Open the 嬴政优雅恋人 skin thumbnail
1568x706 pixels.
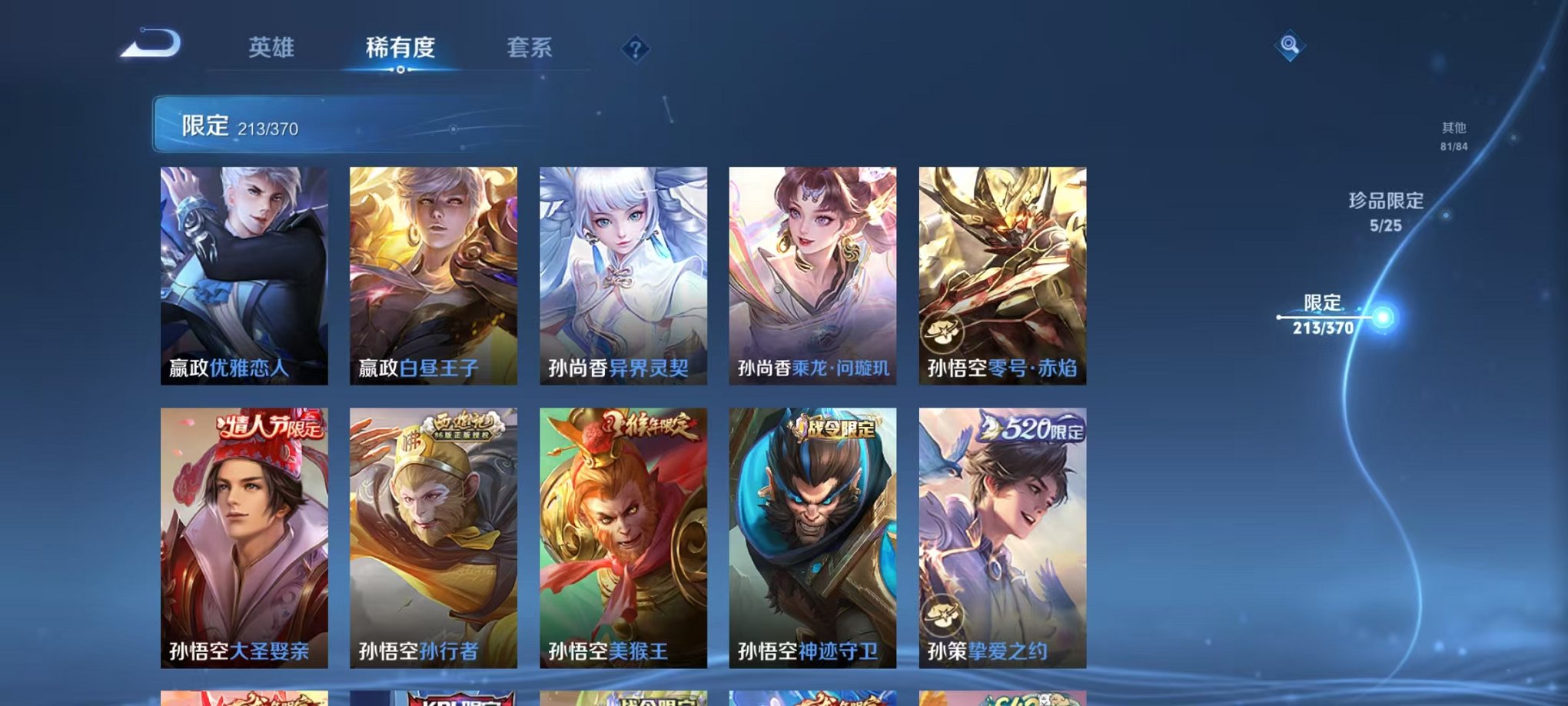click(243, 273)
